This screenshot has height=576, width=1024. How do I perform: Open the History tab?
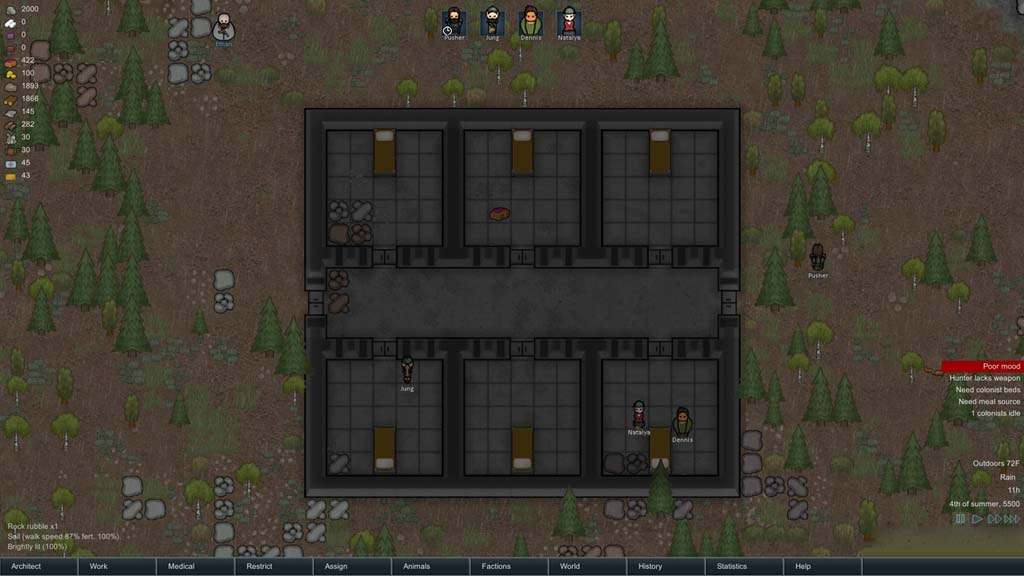click(664, 566)
